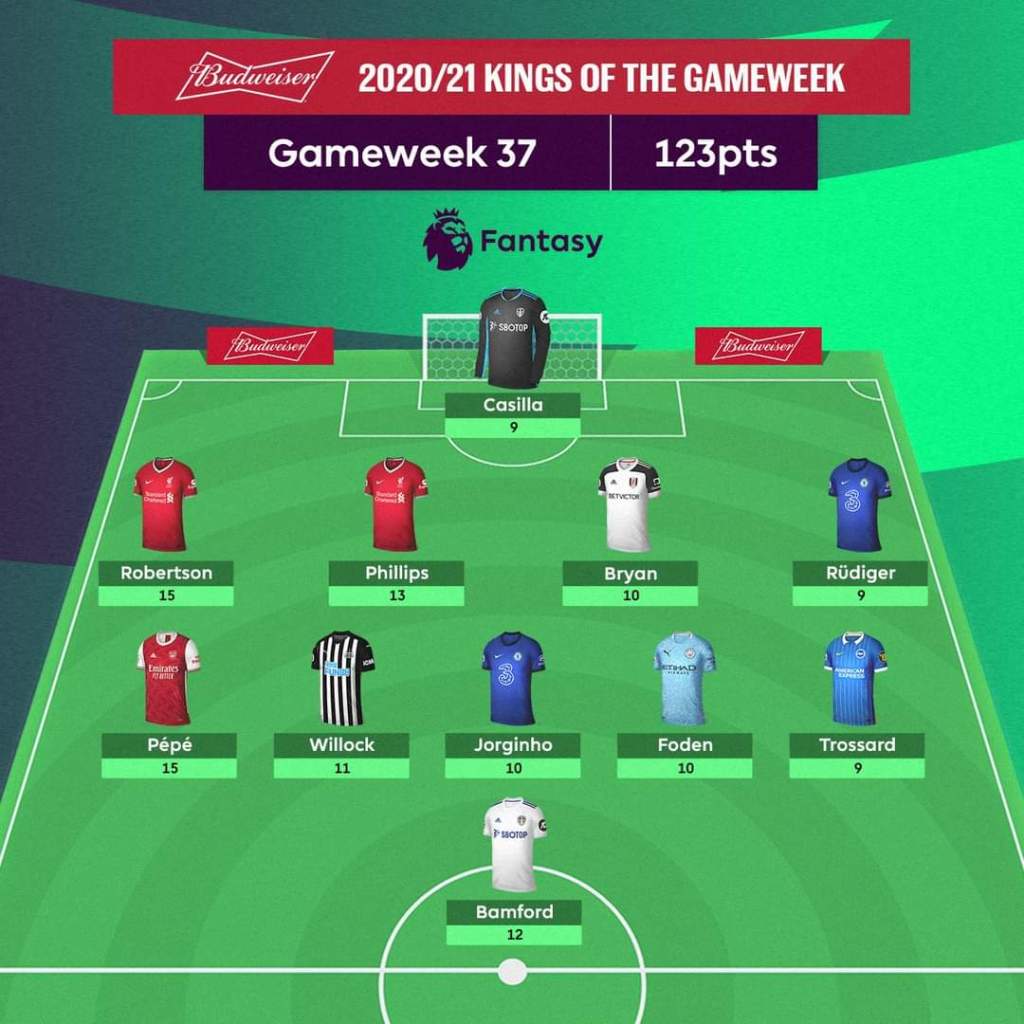Select Bryan's white Fulham shirt

(629, 505)
